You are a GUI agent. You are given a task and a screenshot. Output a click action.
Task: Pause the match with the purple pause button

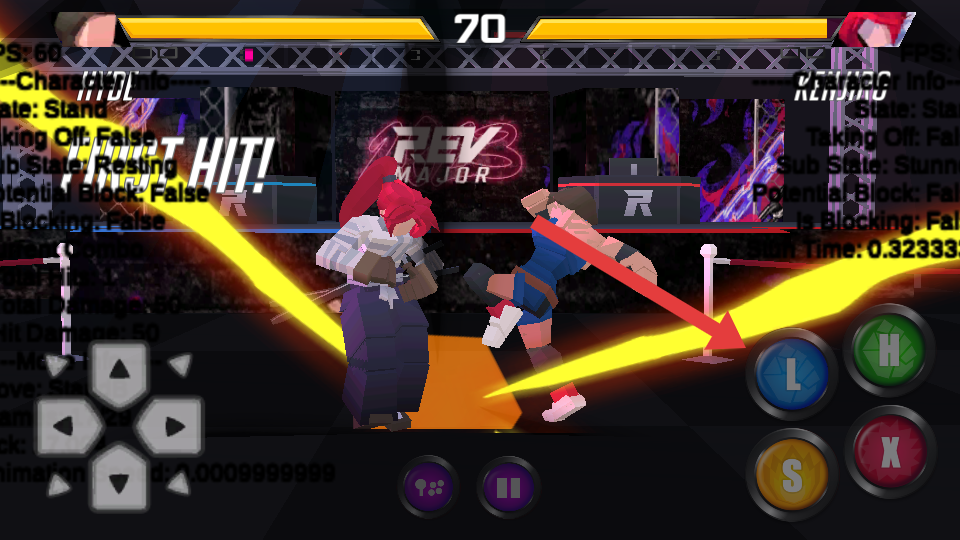[508, 489]
